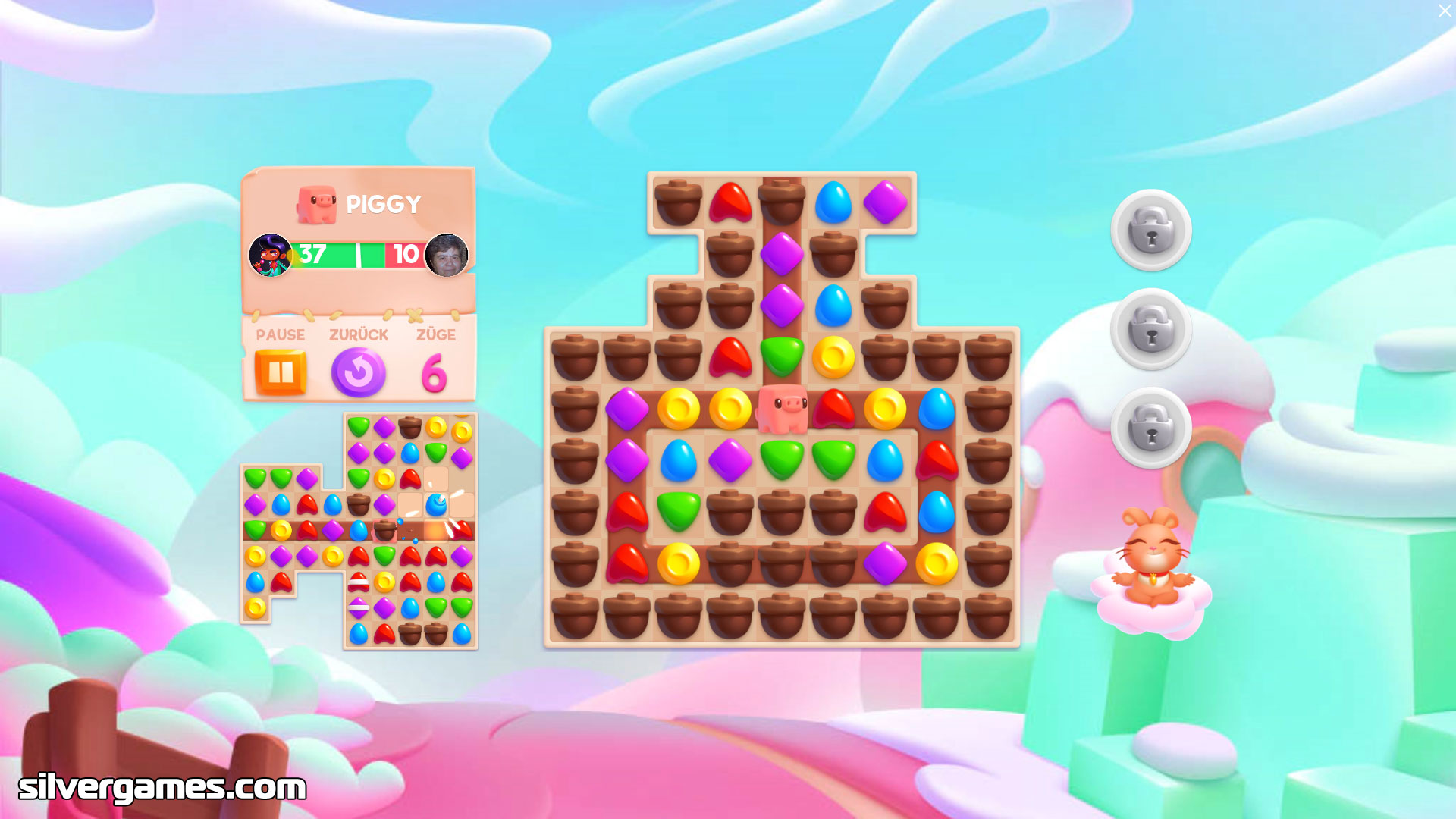View the opponent's photo avatar

[x=446, y=255]
